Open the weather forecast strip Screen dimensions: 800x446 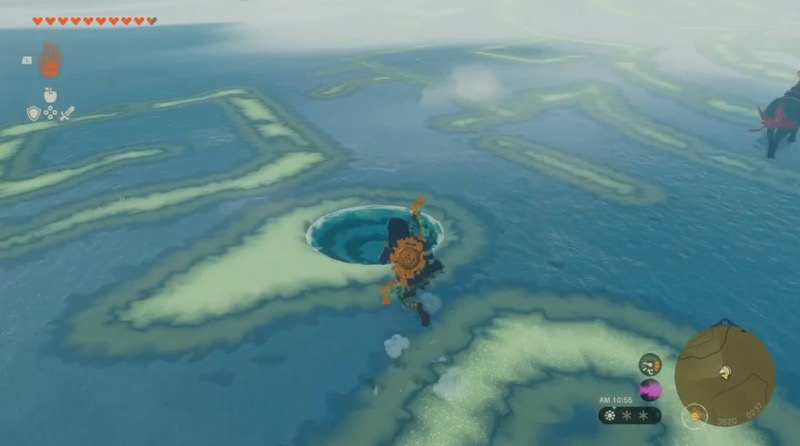pyautogui.click(x=630, y=415)
